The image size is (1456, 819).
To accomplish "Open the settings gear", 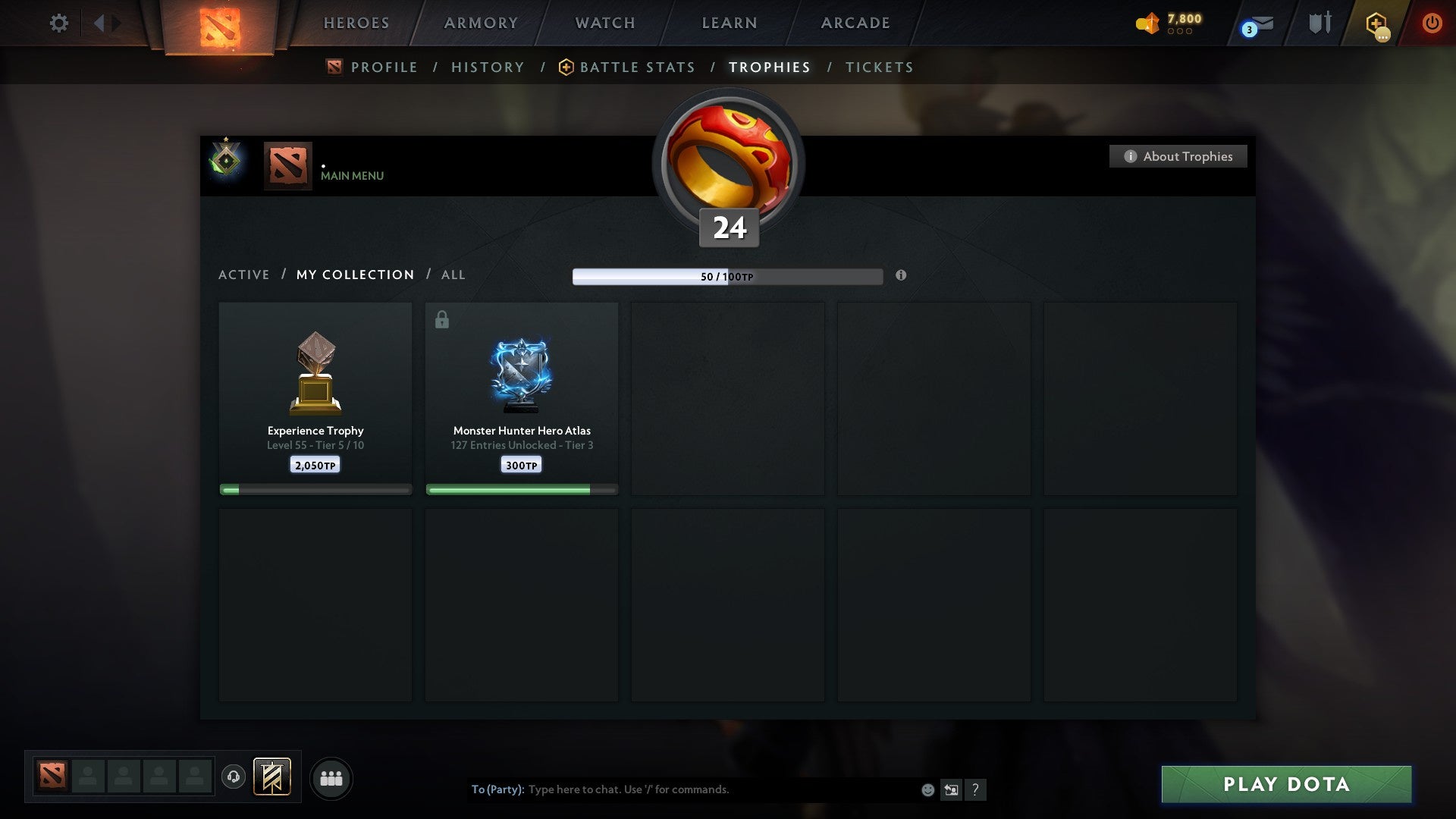I will [59, 24].
